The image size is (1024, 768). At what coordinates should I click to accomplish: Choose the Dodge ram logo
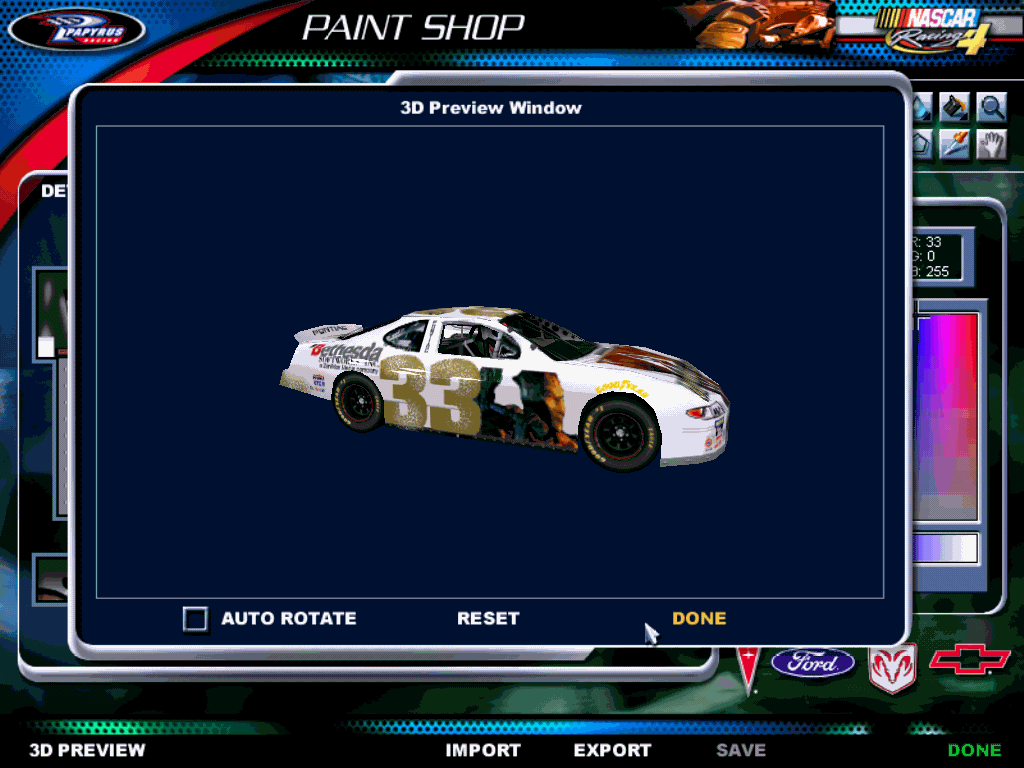[x=891, y=667]
